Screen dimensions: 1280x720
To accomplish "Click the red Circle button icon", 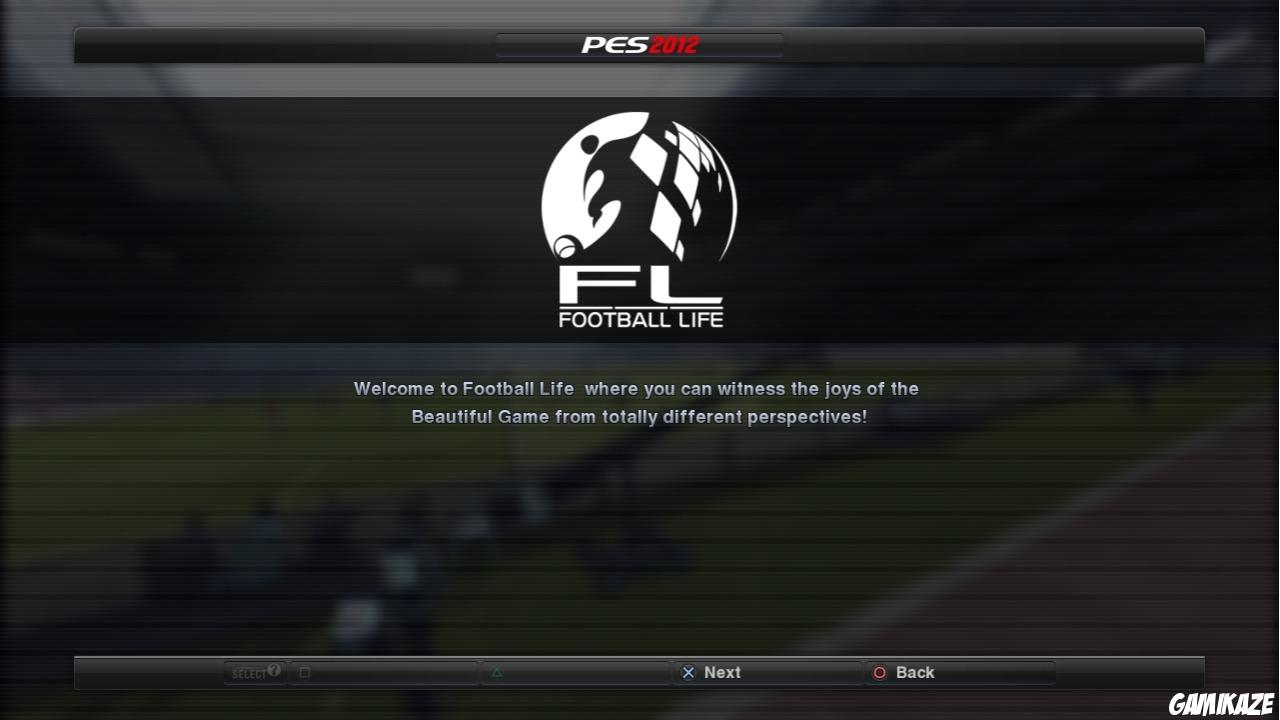I will click(x=880, y=672).
